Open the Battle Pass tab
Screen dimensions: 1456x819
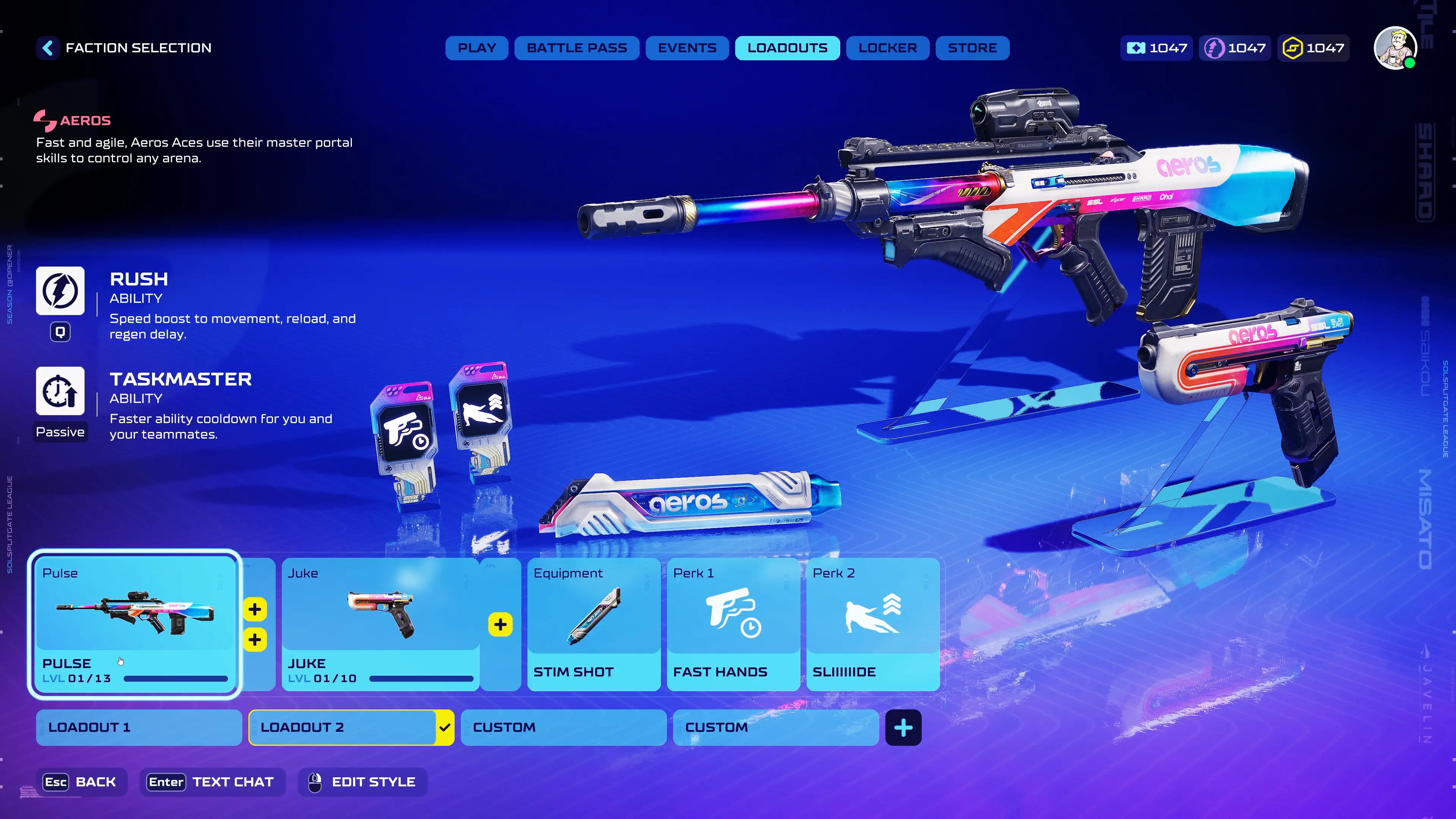point(576,48)
